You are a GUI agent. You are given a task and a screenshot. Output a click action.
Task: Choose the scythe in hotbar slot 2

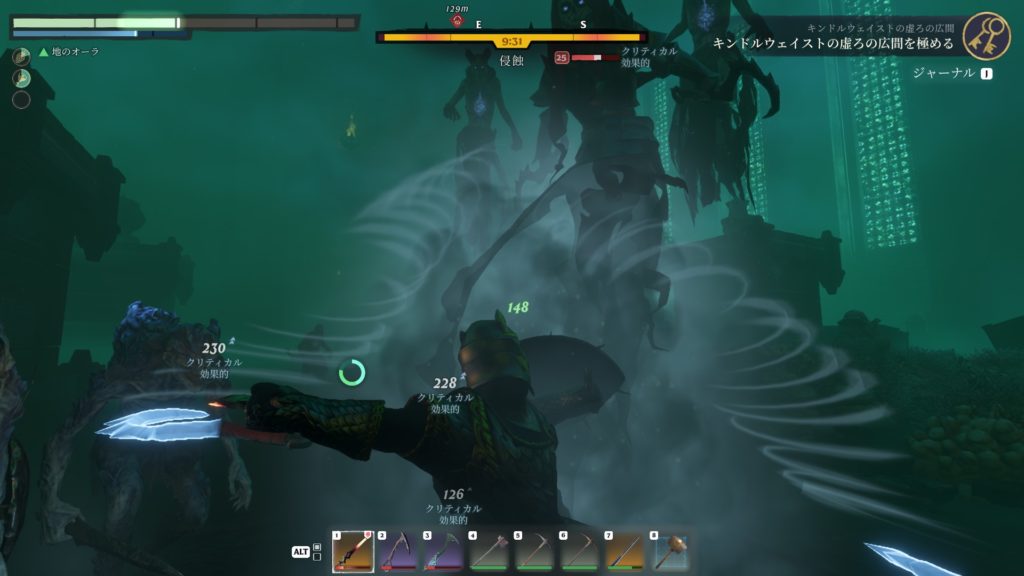coord(398,552)
